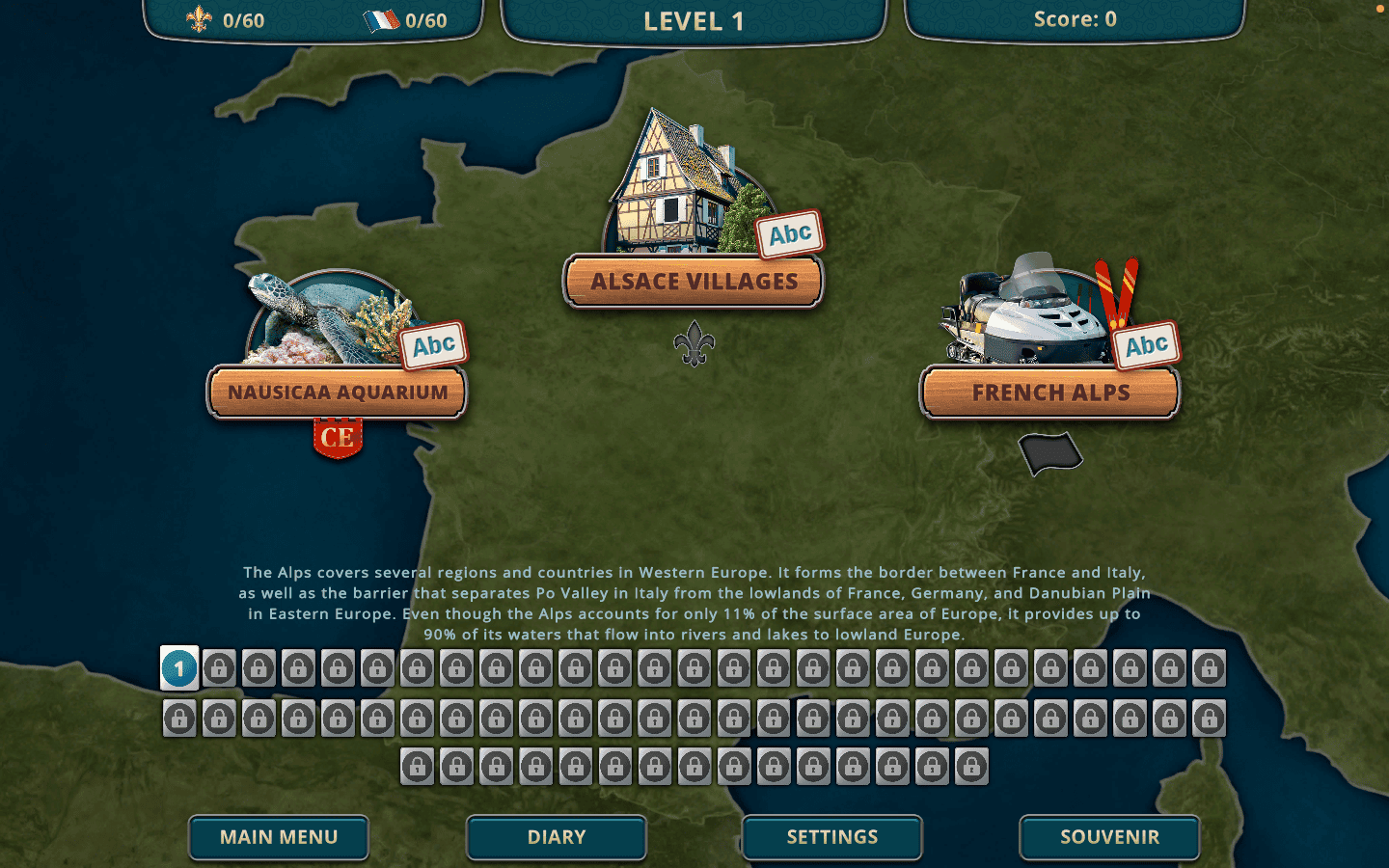The image size is (1389, 868).
Task: Choose level 1 tile
Action: click(x=179, y=668)
